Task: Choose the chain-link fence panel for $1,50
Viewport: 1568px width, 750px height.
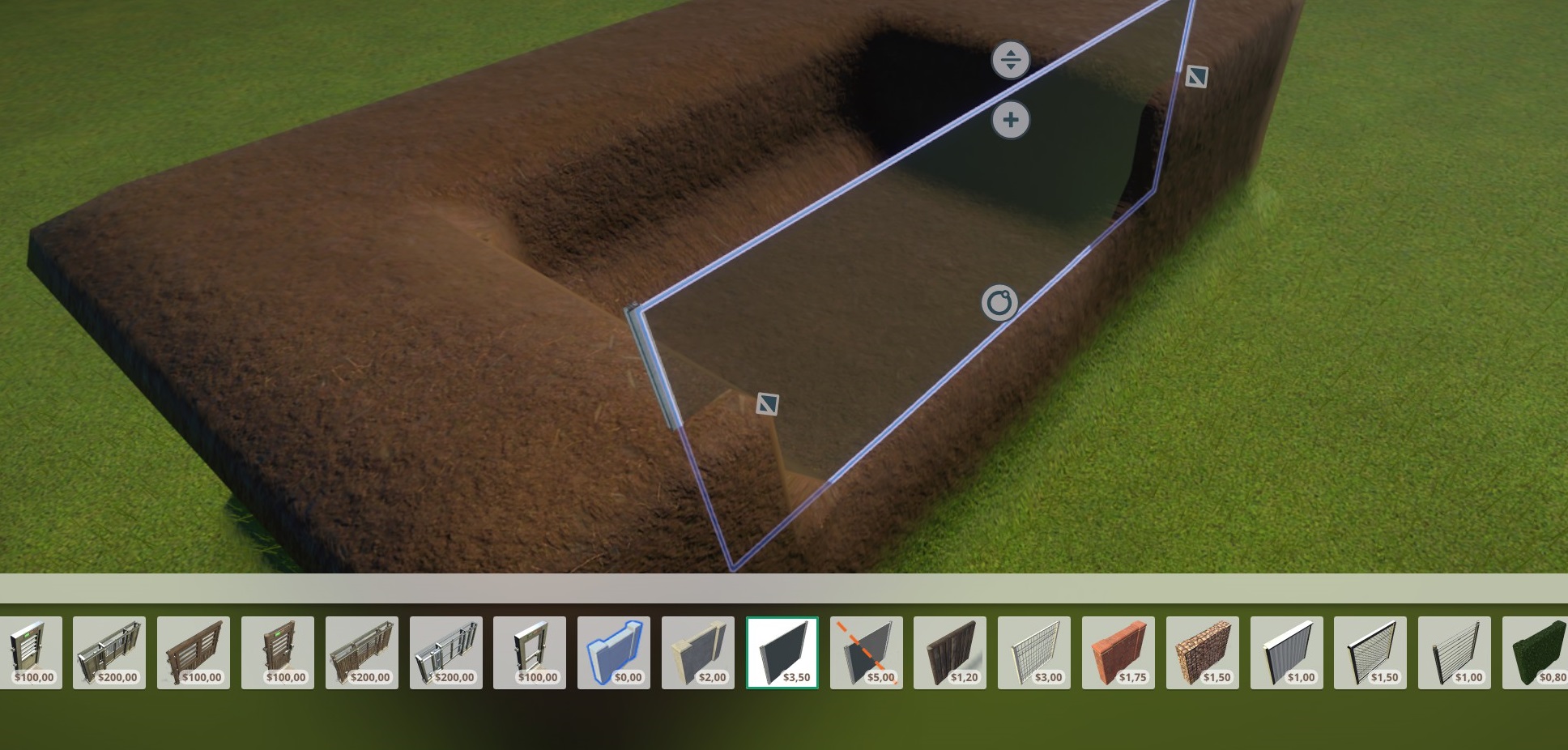Action: (1370, 652)
